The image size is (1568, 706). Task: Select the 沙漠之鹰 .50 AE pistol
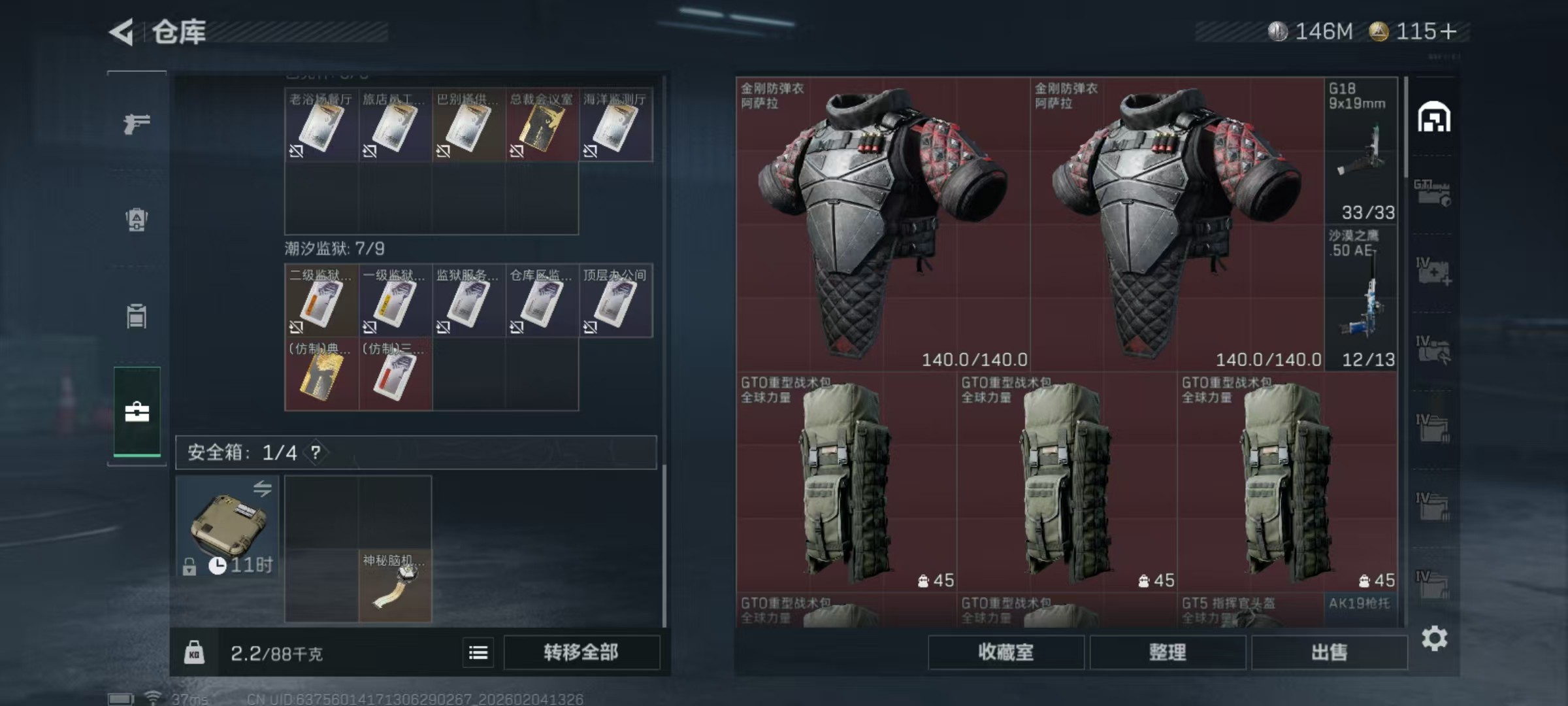coord(1361,299)
